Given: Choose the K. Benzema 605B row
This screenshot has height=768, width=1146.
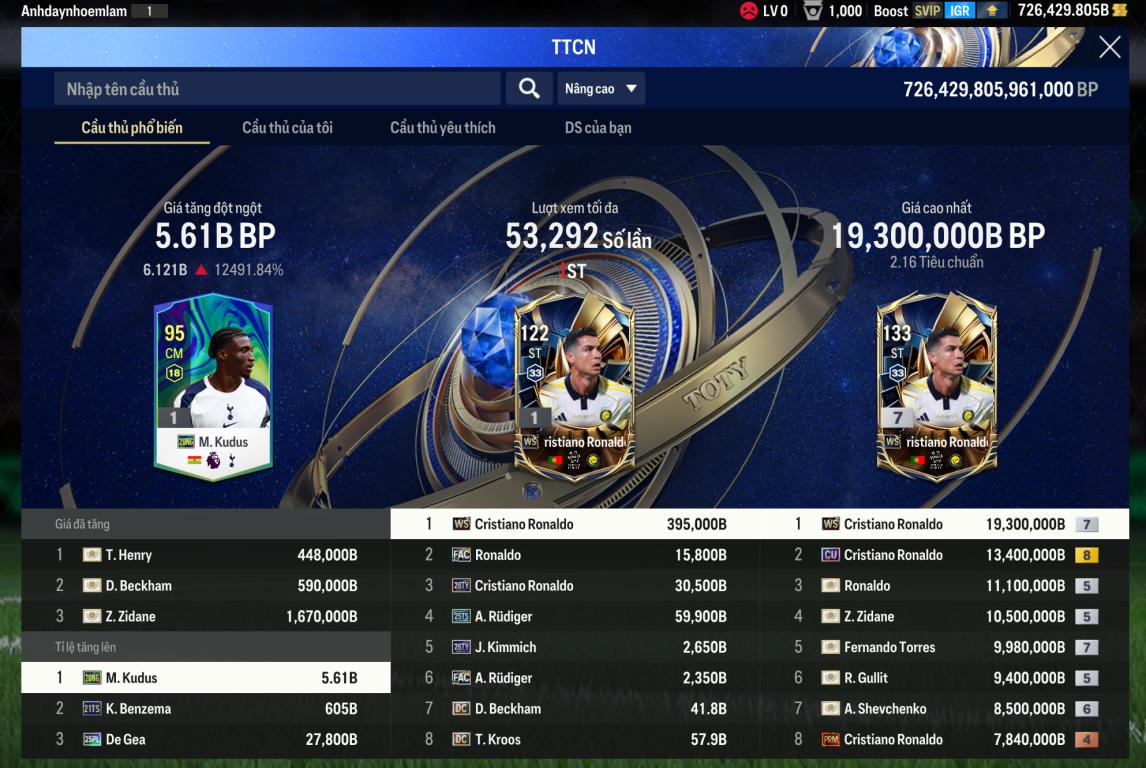Looking at the screenshot, I should tap(205, 709).
